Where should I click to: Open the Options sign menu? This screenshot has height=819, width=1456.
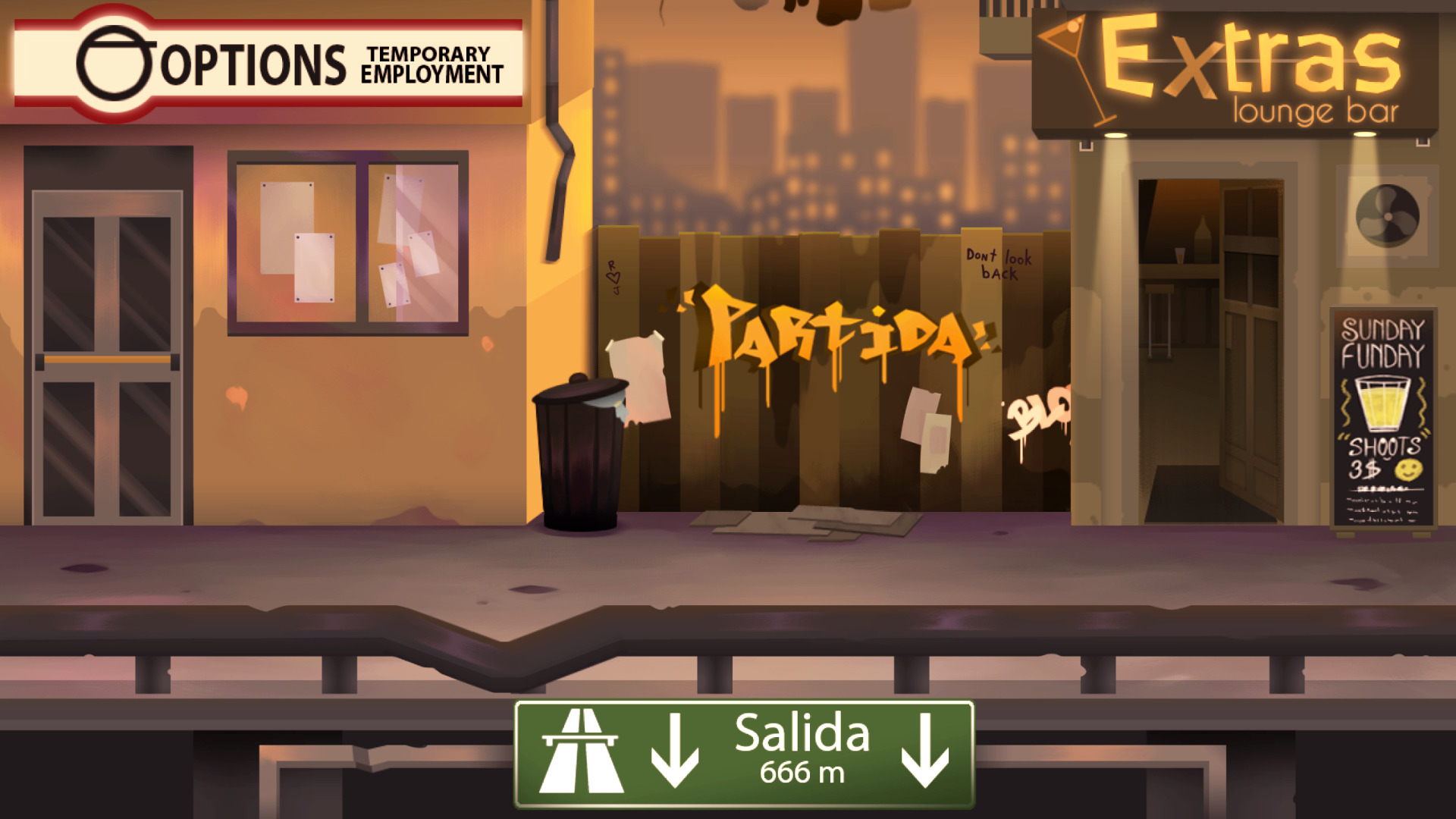pos(268,64)
